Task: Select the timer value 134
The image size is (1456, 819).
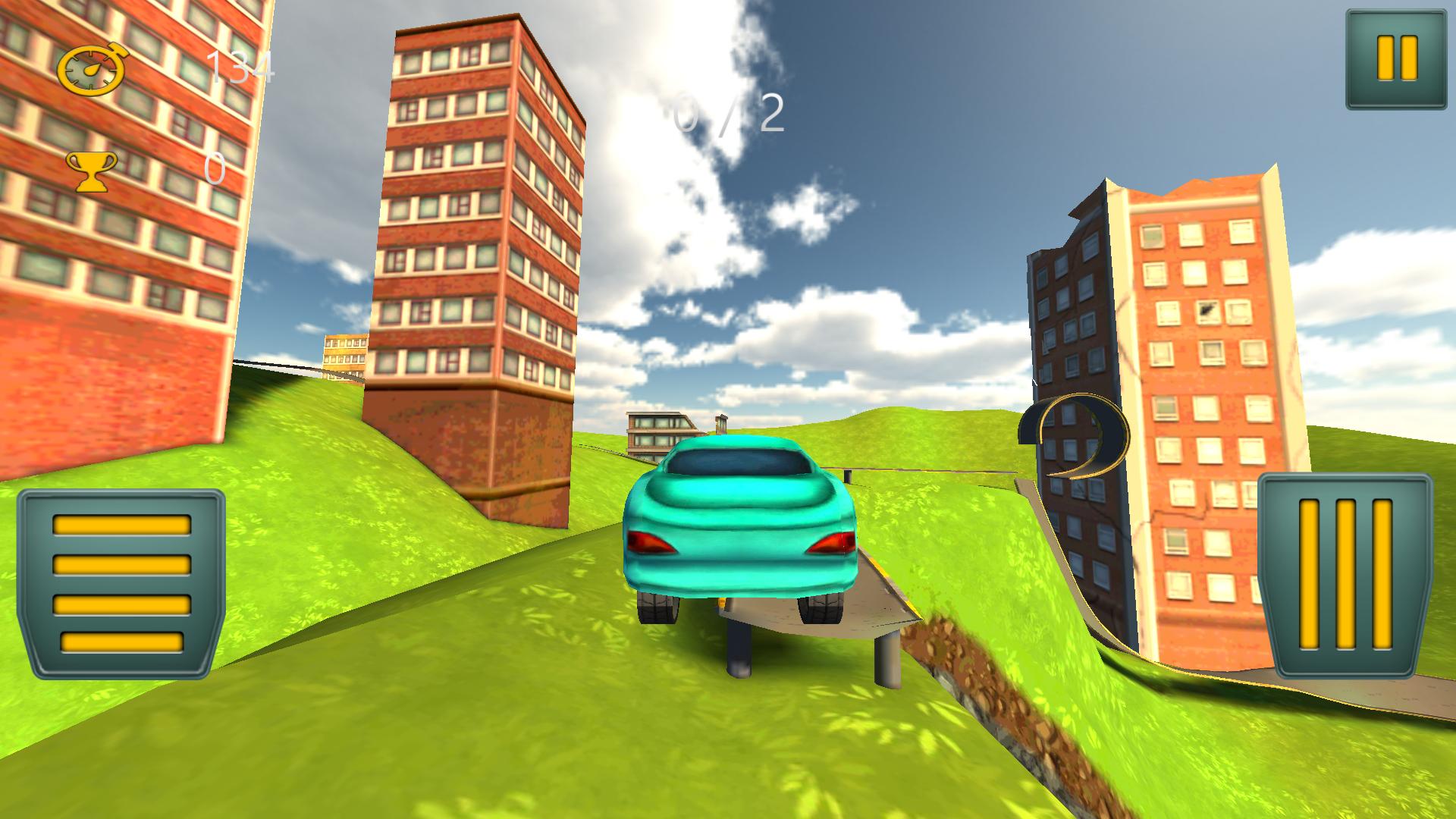Action: [239, 70]
